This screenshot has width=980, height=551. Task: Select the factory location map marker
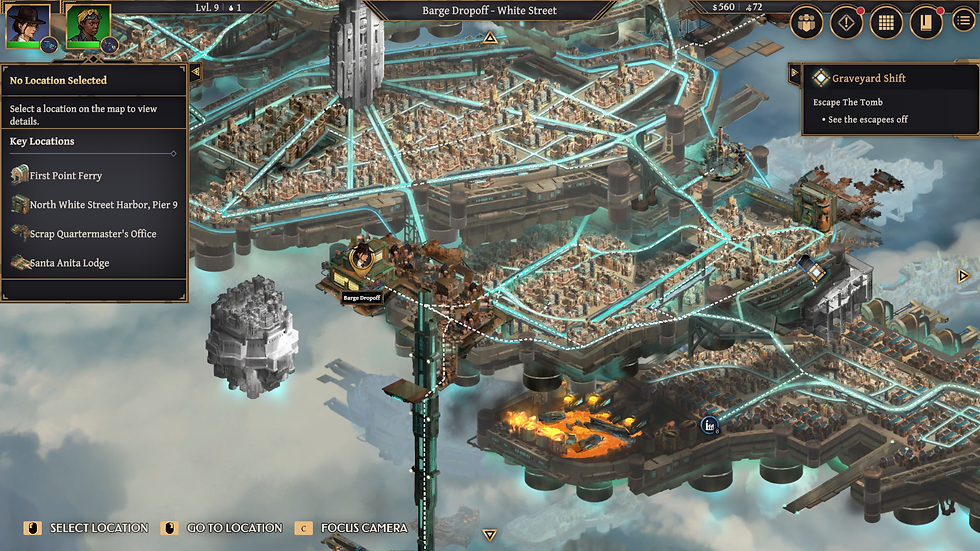click(x=710, y=424)
